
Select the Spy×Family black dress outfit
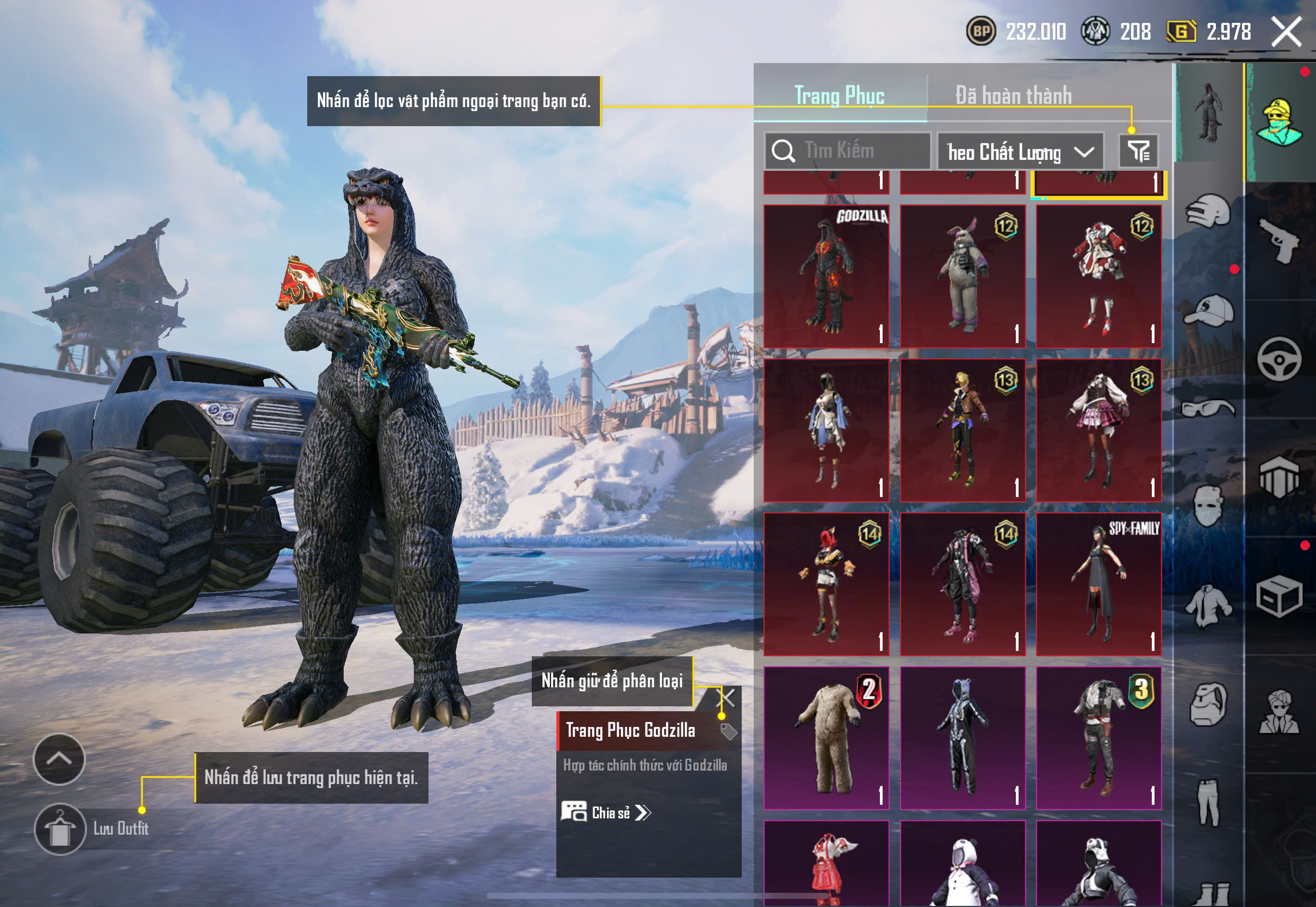pos(1098,584)
